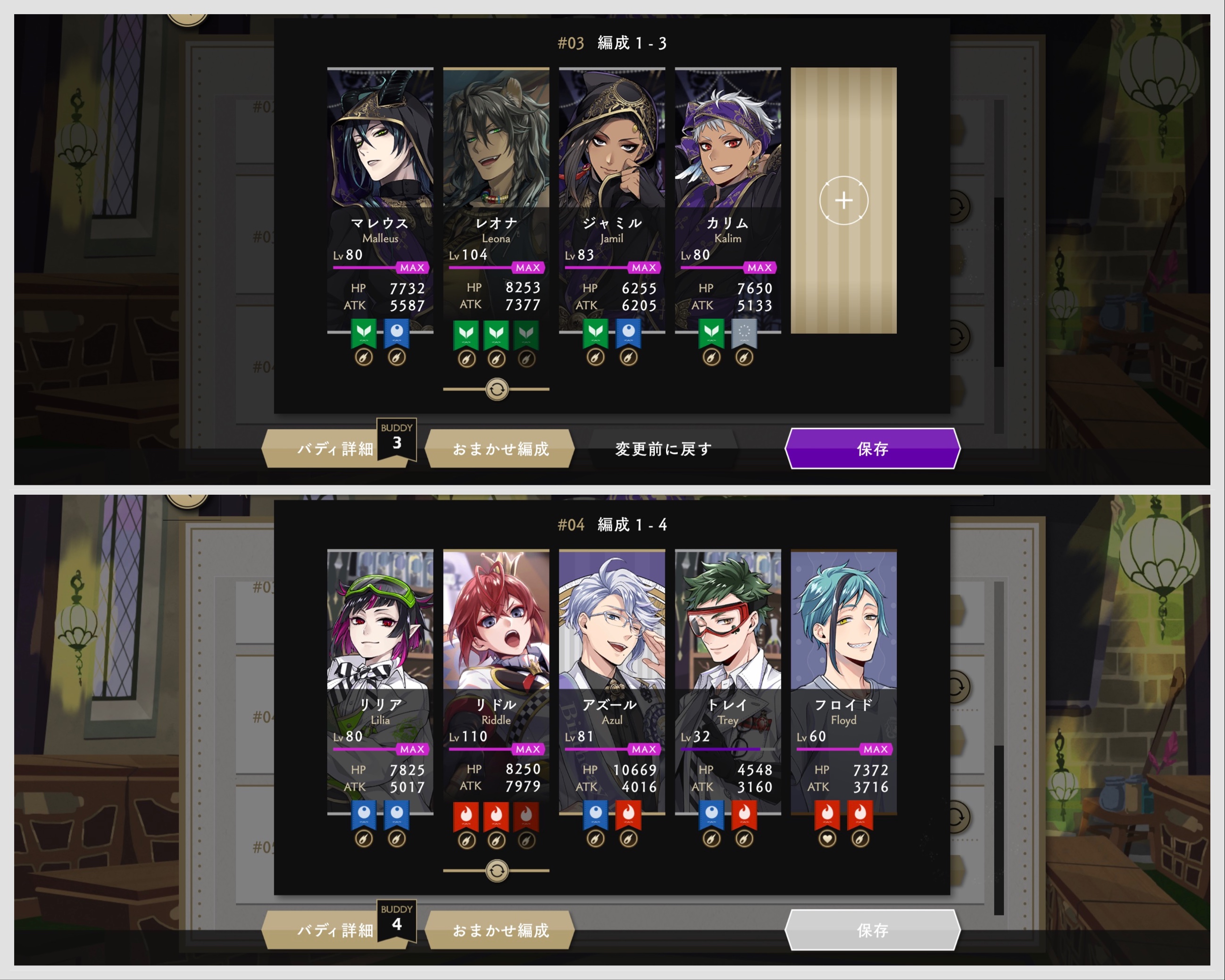
Task: Click the swap icon below Riddle's card
Action: (x=497, y=871)
